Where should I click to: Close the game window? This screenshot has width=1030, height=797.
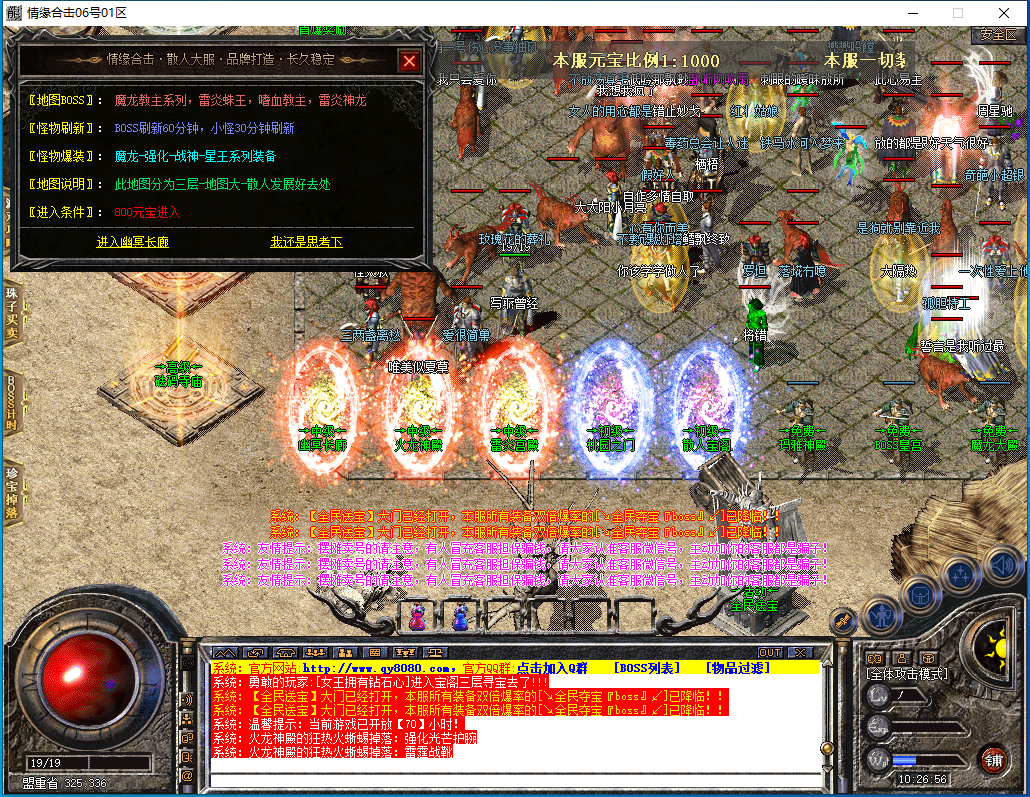pyautogui.click(x=1003, y=13)
